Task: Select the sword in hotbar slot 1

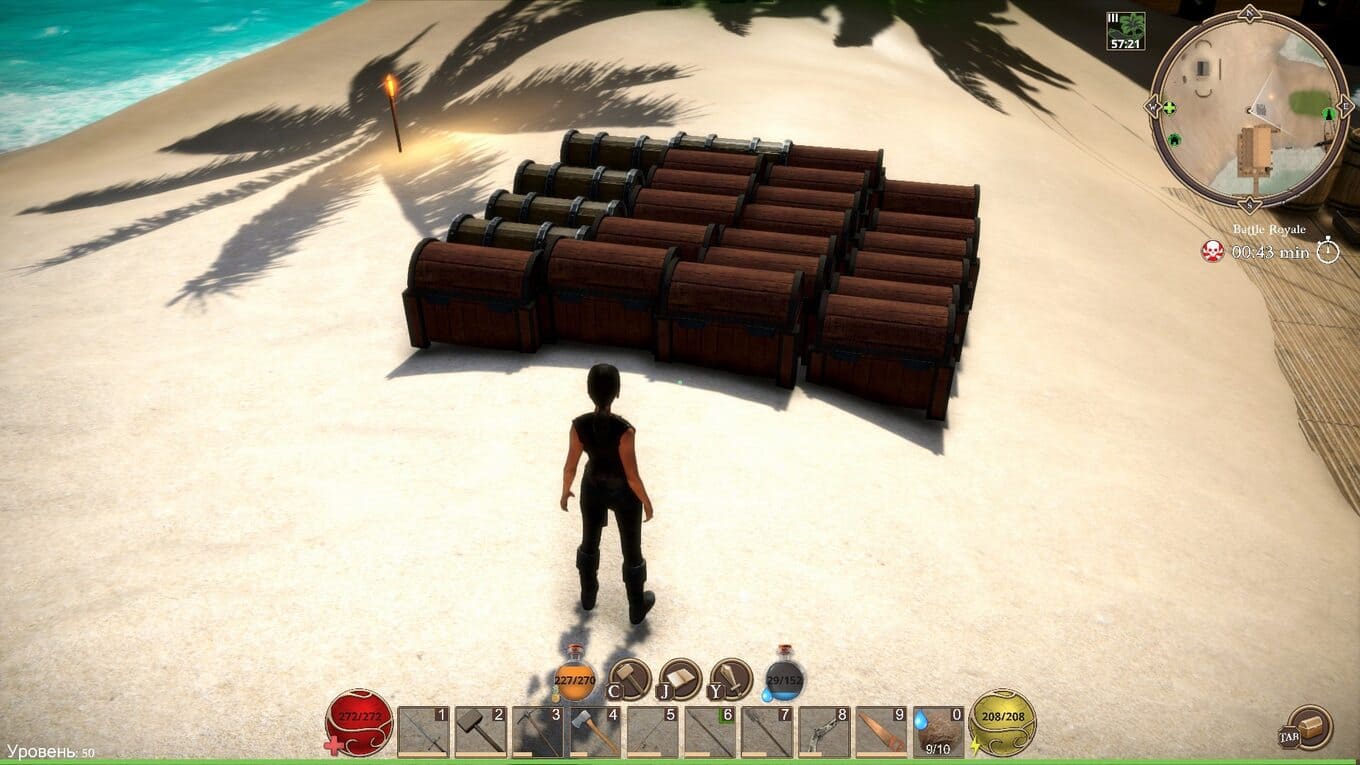Action: click(422, 732)
